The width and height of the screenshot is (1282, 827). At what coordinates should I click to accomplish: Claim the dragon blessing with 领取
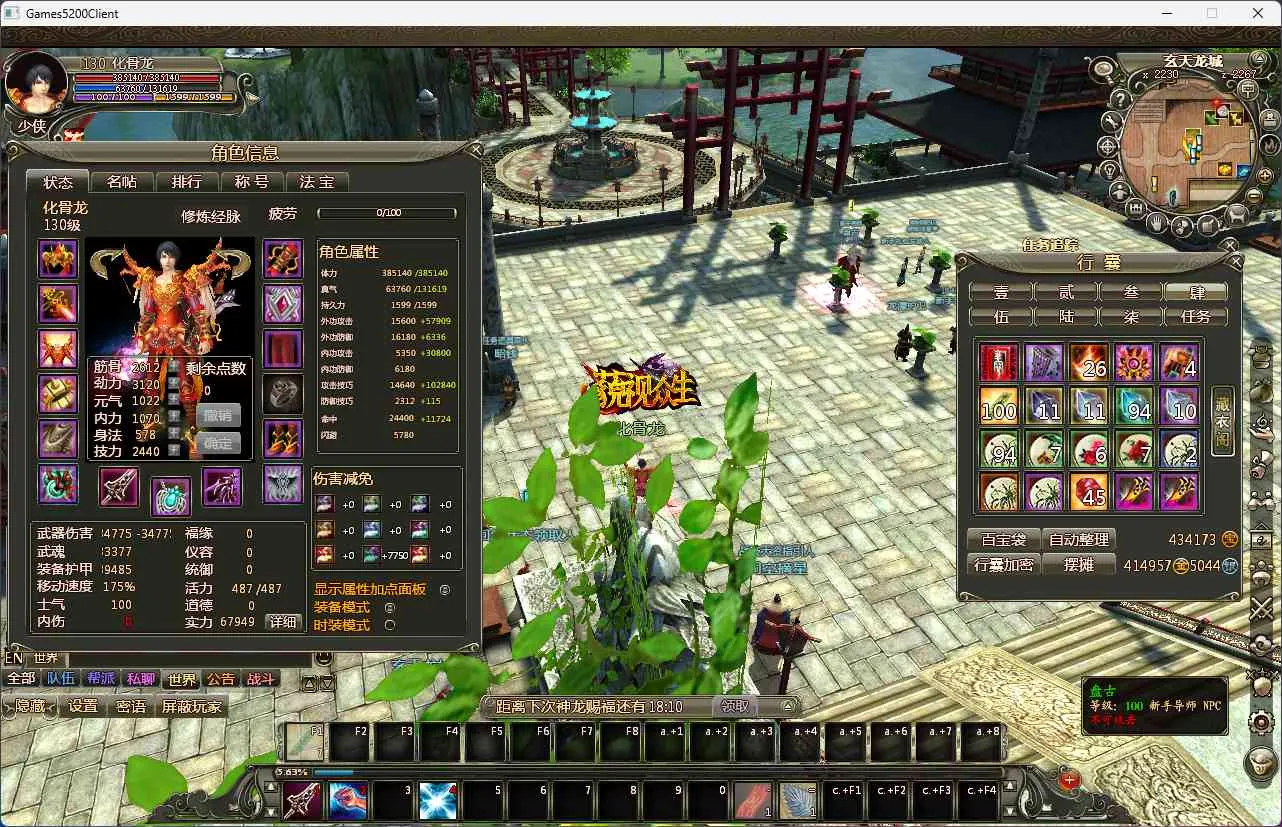tap(735, 706)
